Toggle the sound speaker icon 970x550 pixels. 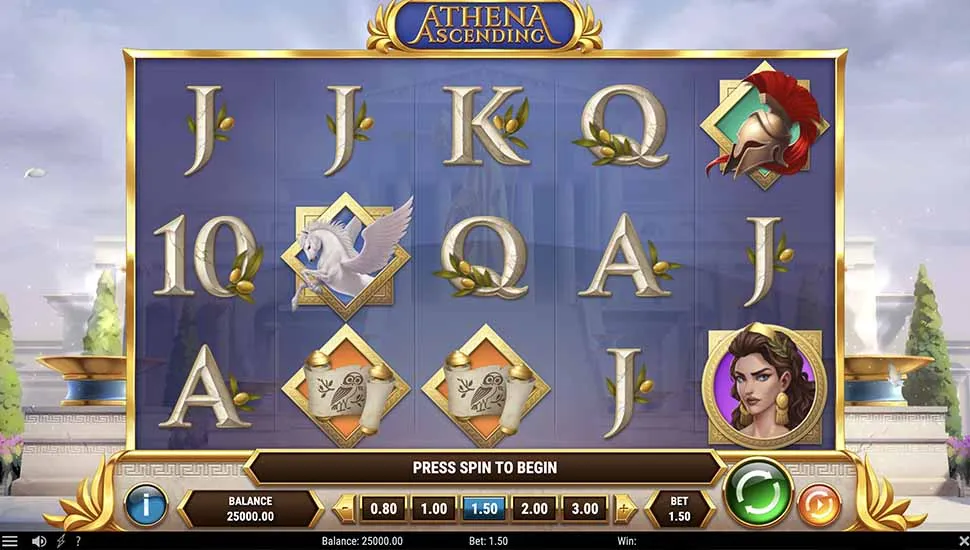39,541
